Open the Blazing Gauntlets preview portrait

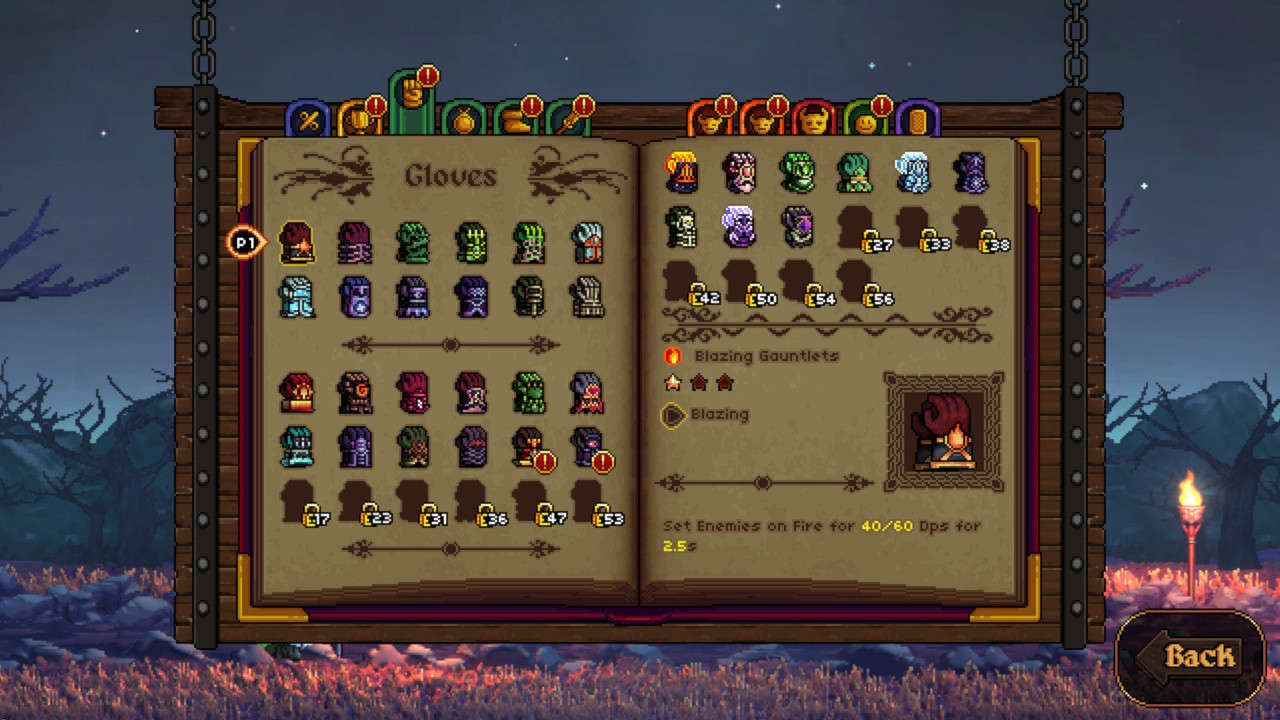click(x=944, y=431)
